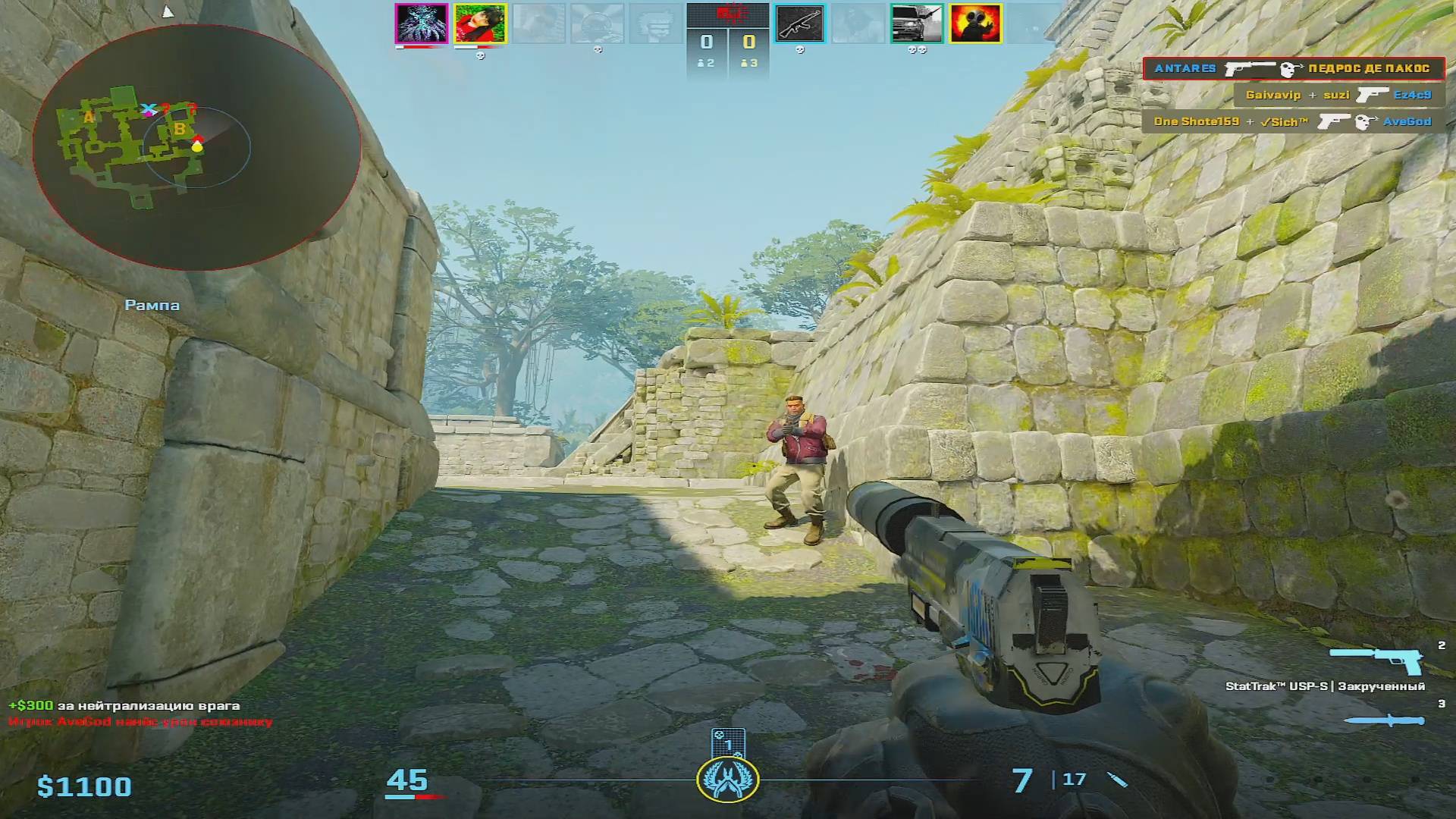
Task: Click the AK-47 silhouette player avatar
Action: coord(799,24)
